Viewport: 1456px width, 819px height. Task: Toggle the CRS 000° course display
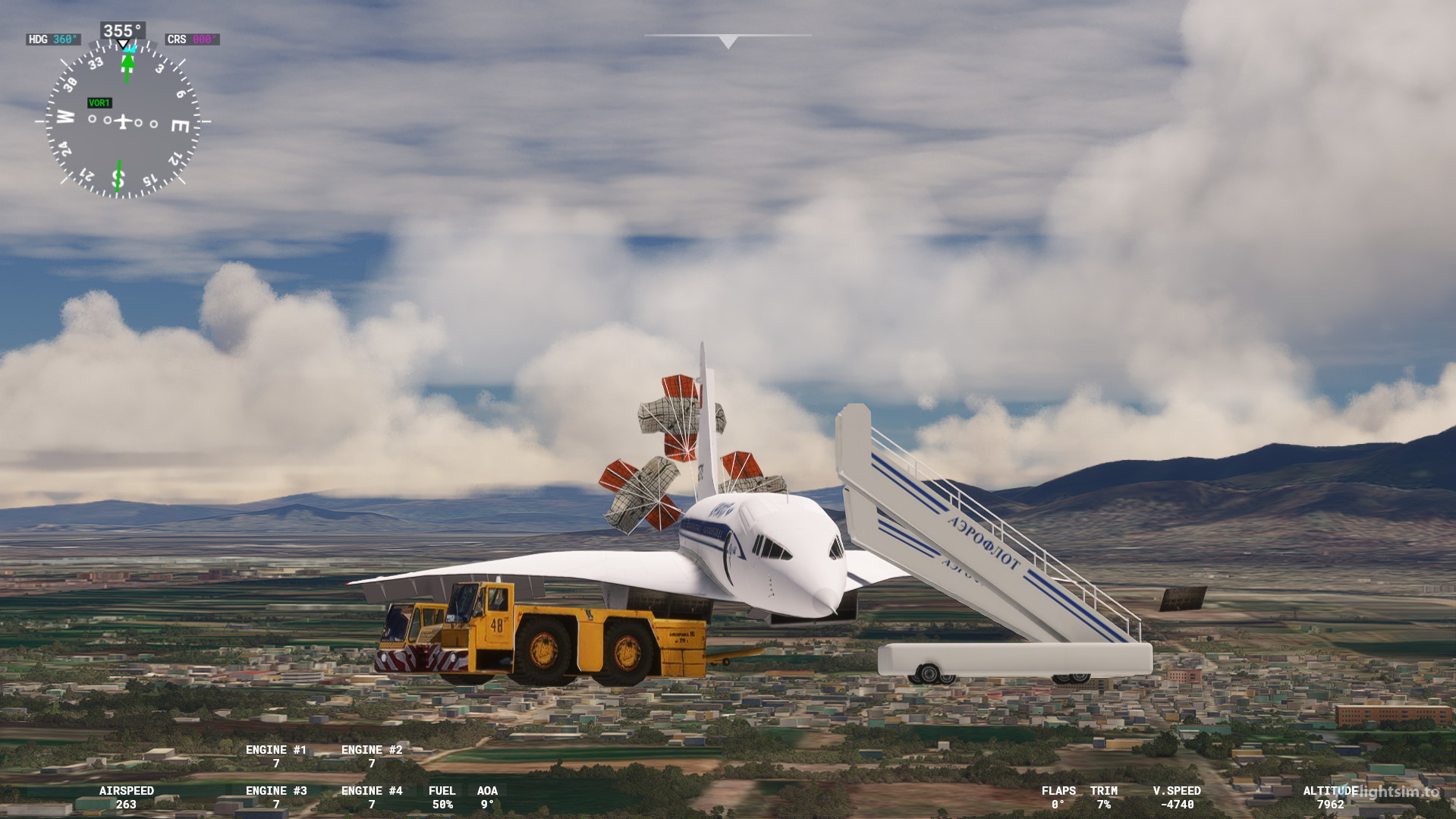191,37
